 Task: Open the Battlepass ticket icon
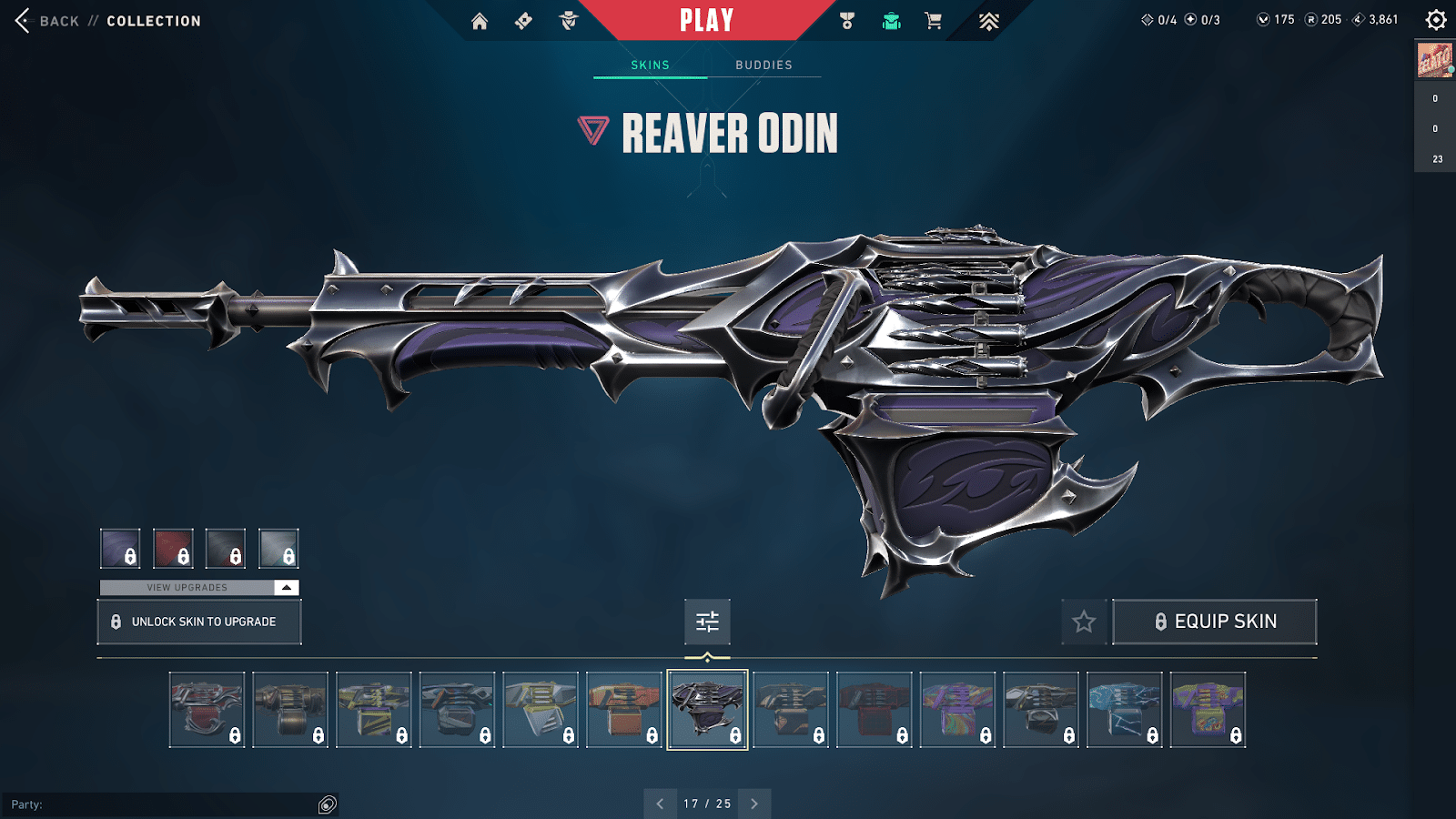[523, 20]
